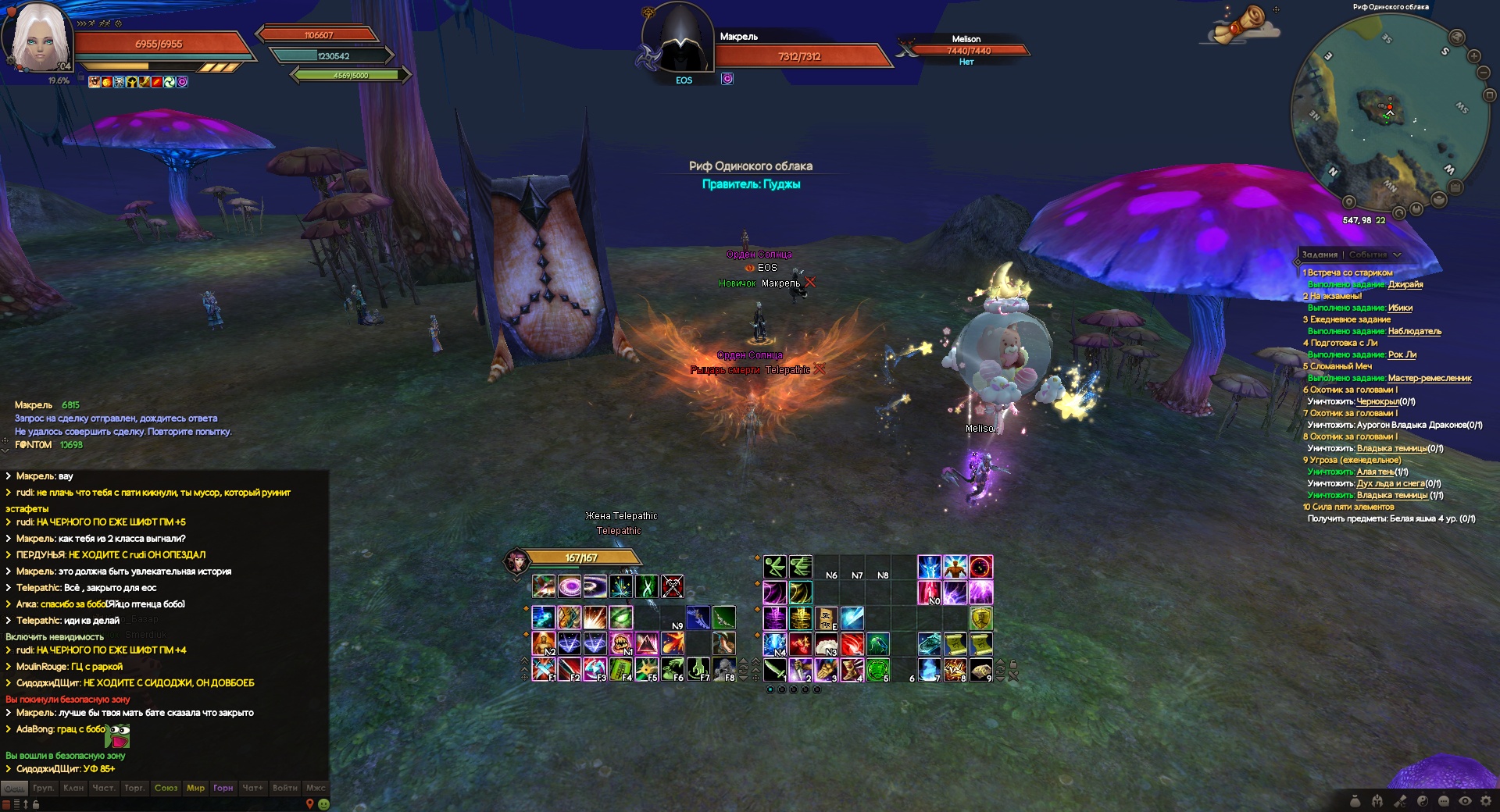Image resolution: width=1500 pixels, height=812 pixels.
Task: Use the crossed swords skill on F1
Action: point(543,669)
